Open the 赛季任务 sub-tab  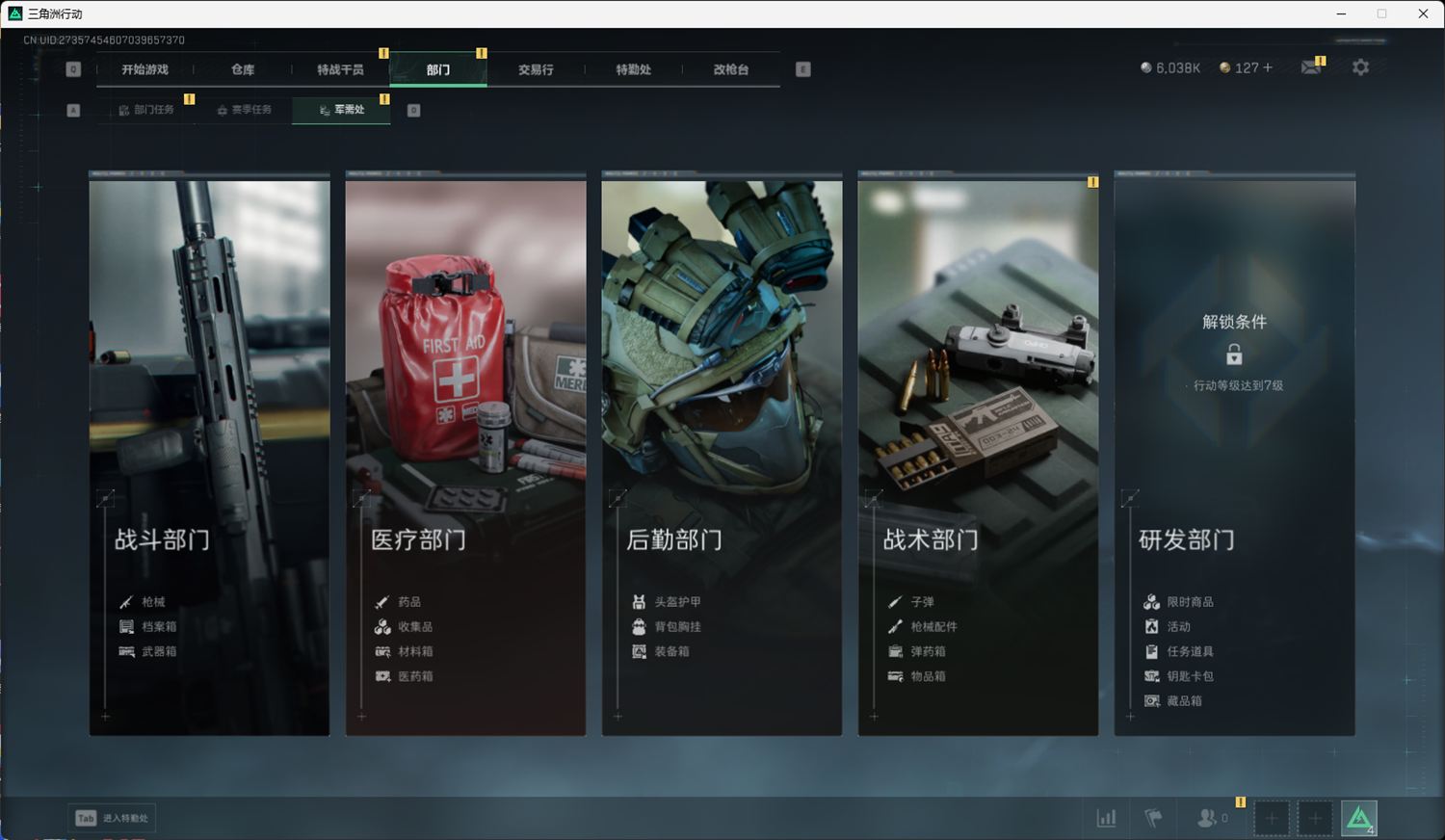[245, 110]
